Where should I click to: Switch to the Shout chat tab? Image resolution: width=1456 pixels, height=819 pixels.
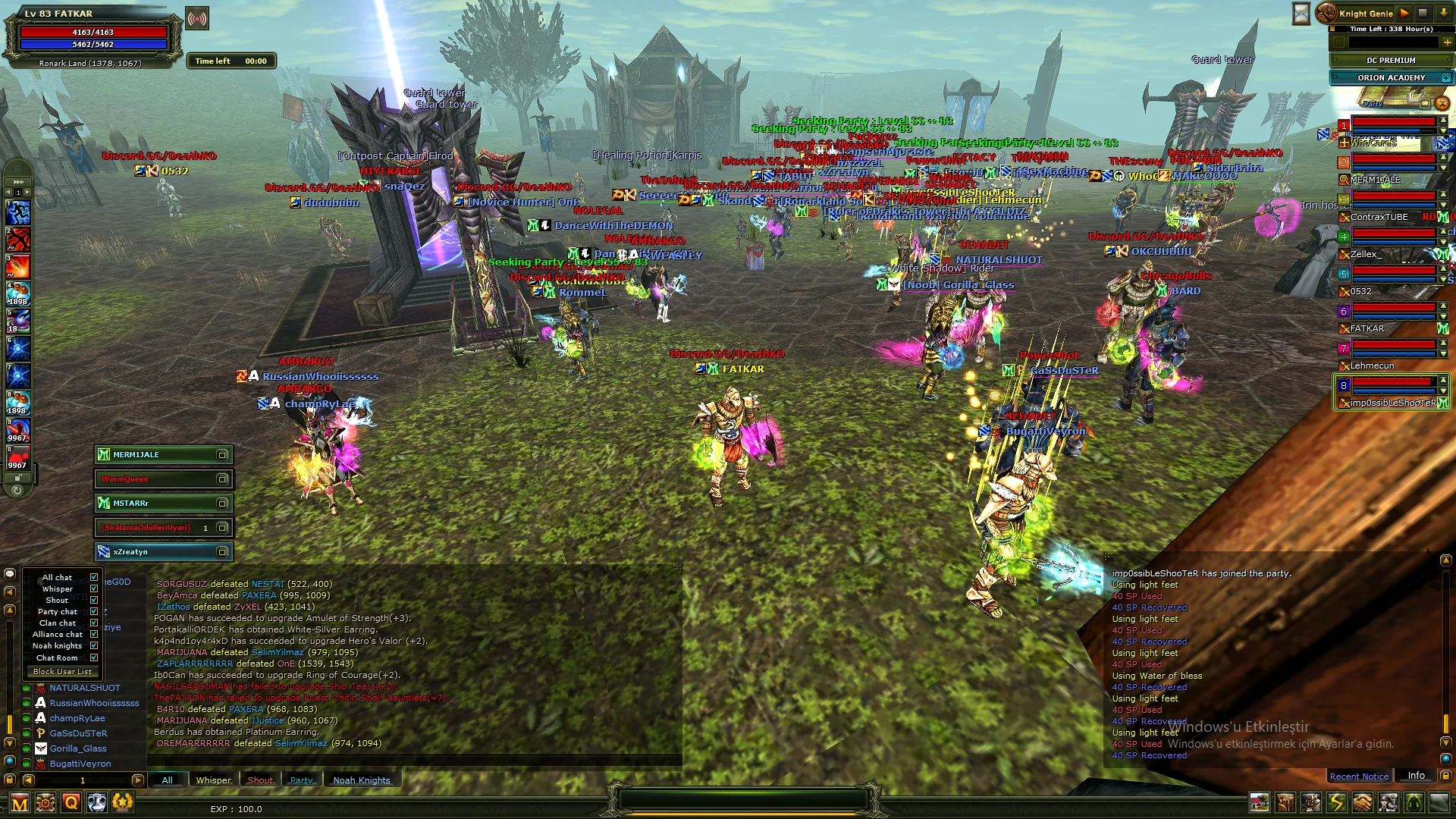(x=260, y=780)
